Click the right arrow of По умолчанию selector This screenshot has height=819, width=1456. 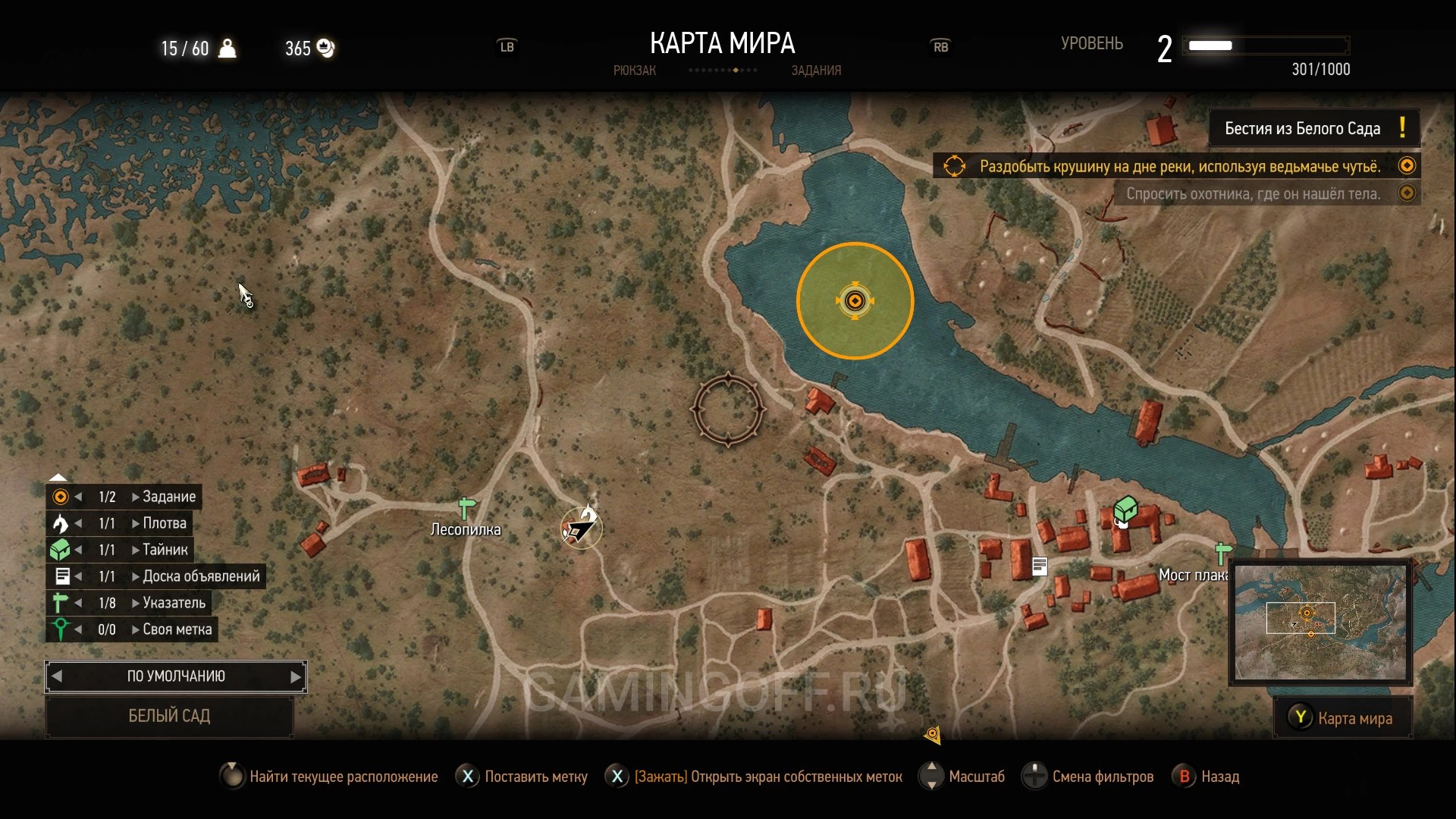[x=296, y=676]
